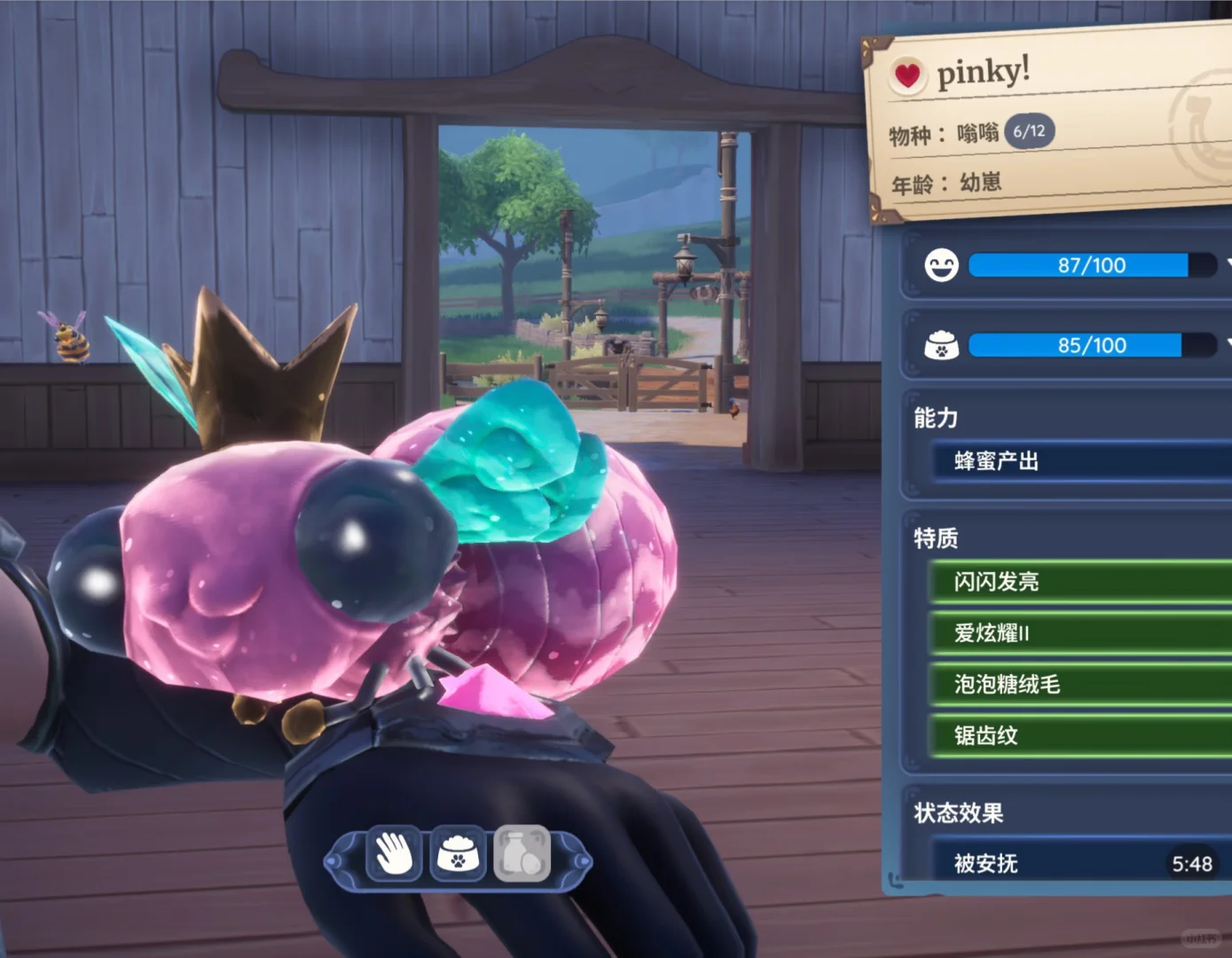Viewport: 1232px width, 958px height.
Task: Click the pet name pinky!
Action: tap(983, 71)
